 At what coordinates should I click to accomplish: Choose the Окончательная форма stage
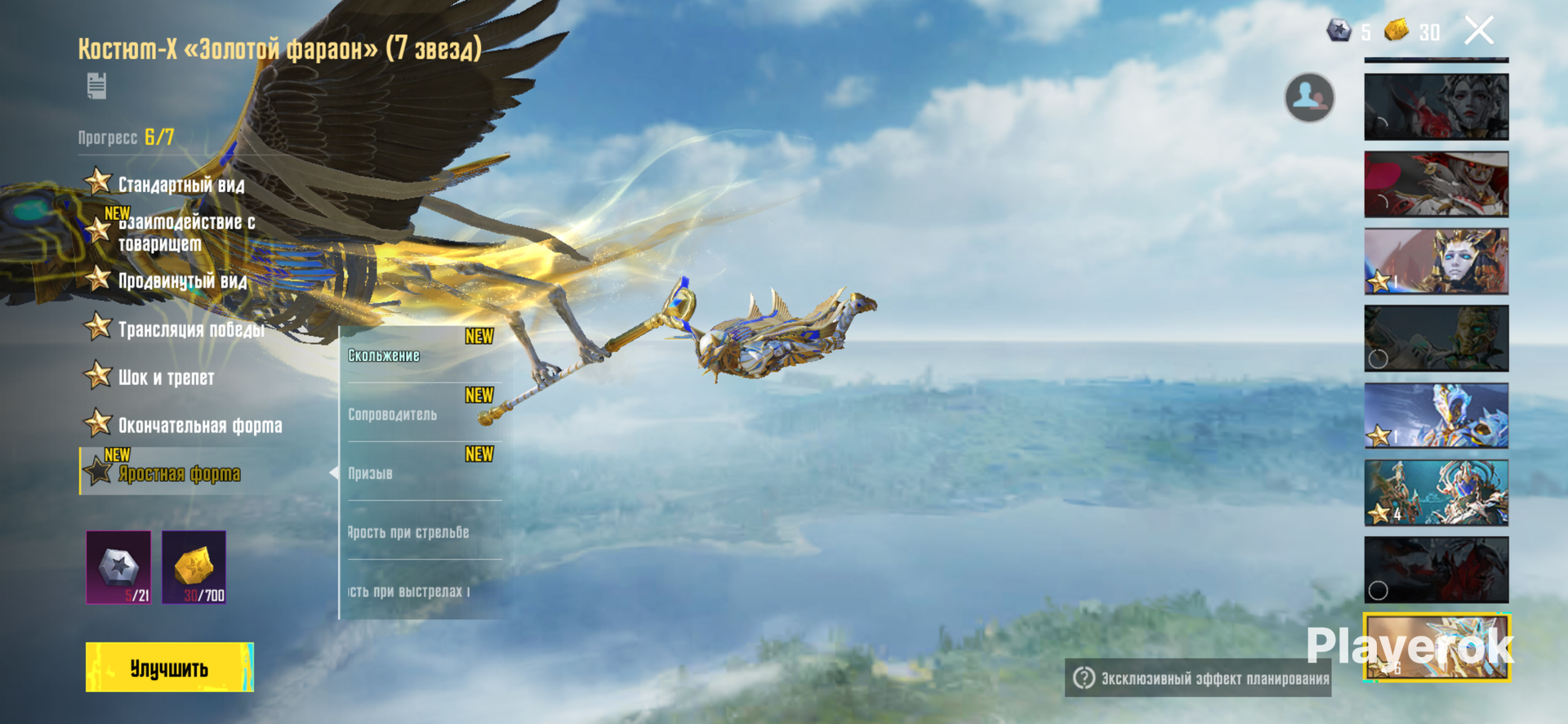(199, 425)
